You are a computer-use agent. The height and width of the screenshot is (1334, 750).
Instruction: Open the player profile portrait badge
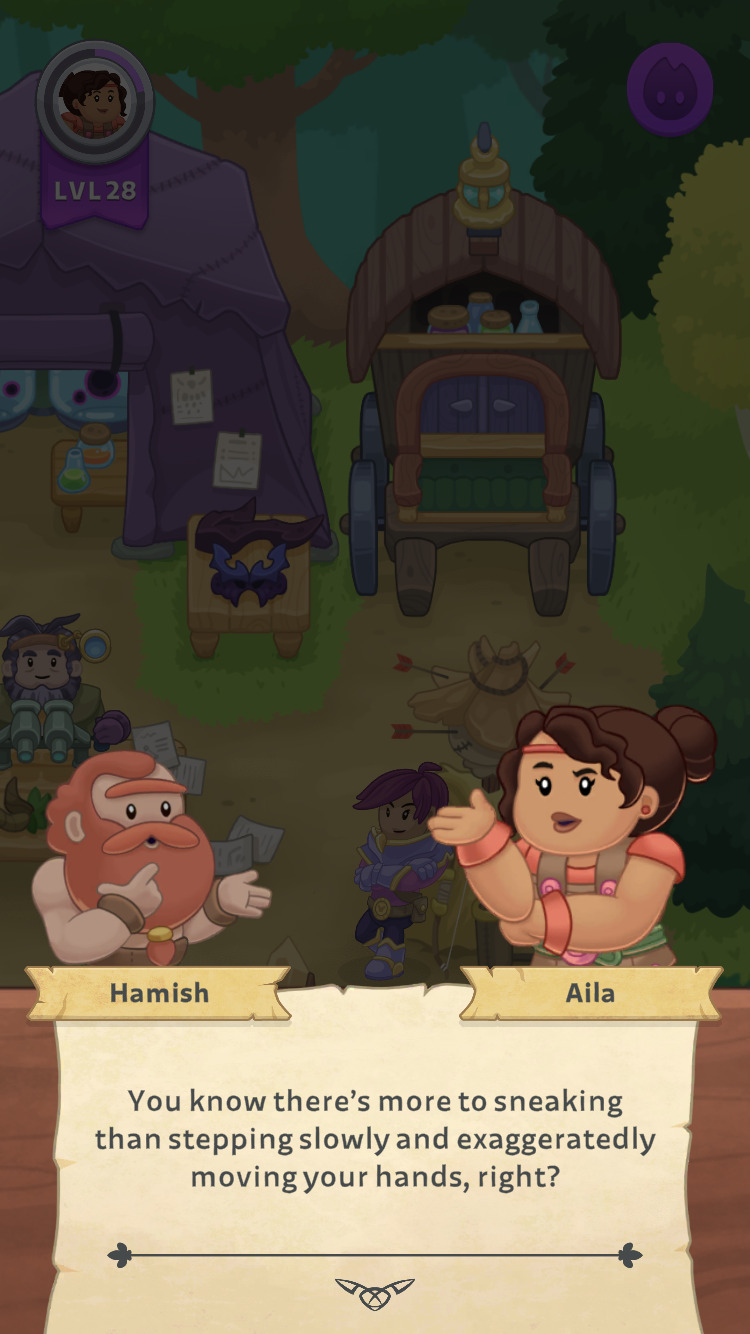[95, 100]
